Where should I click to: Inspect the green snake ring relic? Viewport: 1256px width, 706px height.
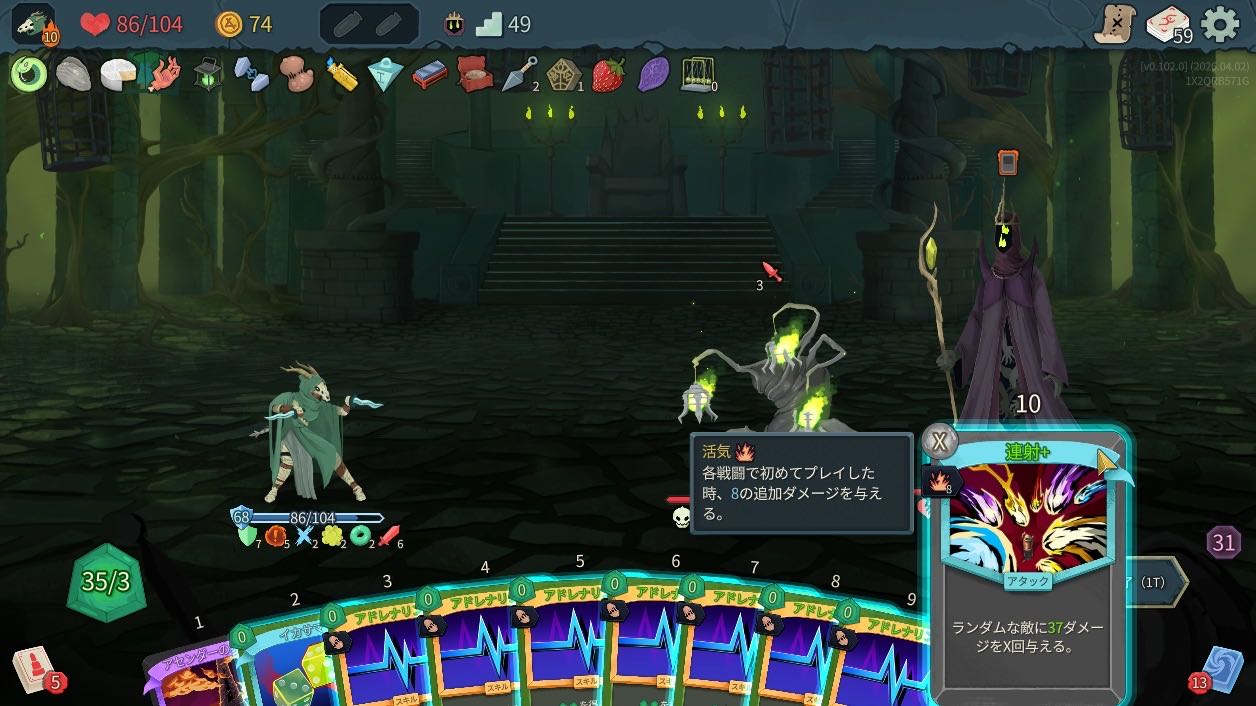click(x=28, y=74)
